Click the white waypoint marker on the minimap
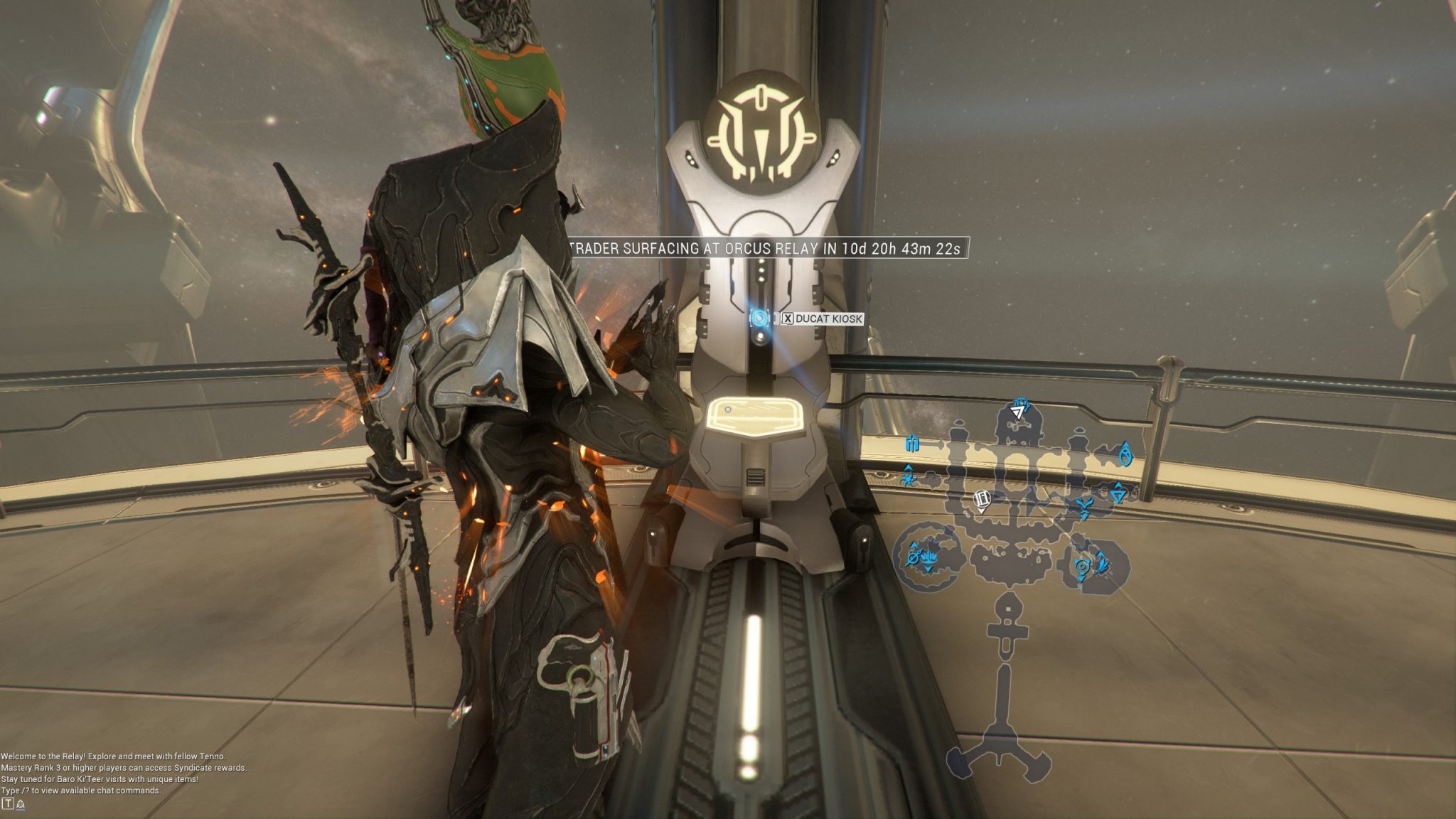 pos(983,500)
